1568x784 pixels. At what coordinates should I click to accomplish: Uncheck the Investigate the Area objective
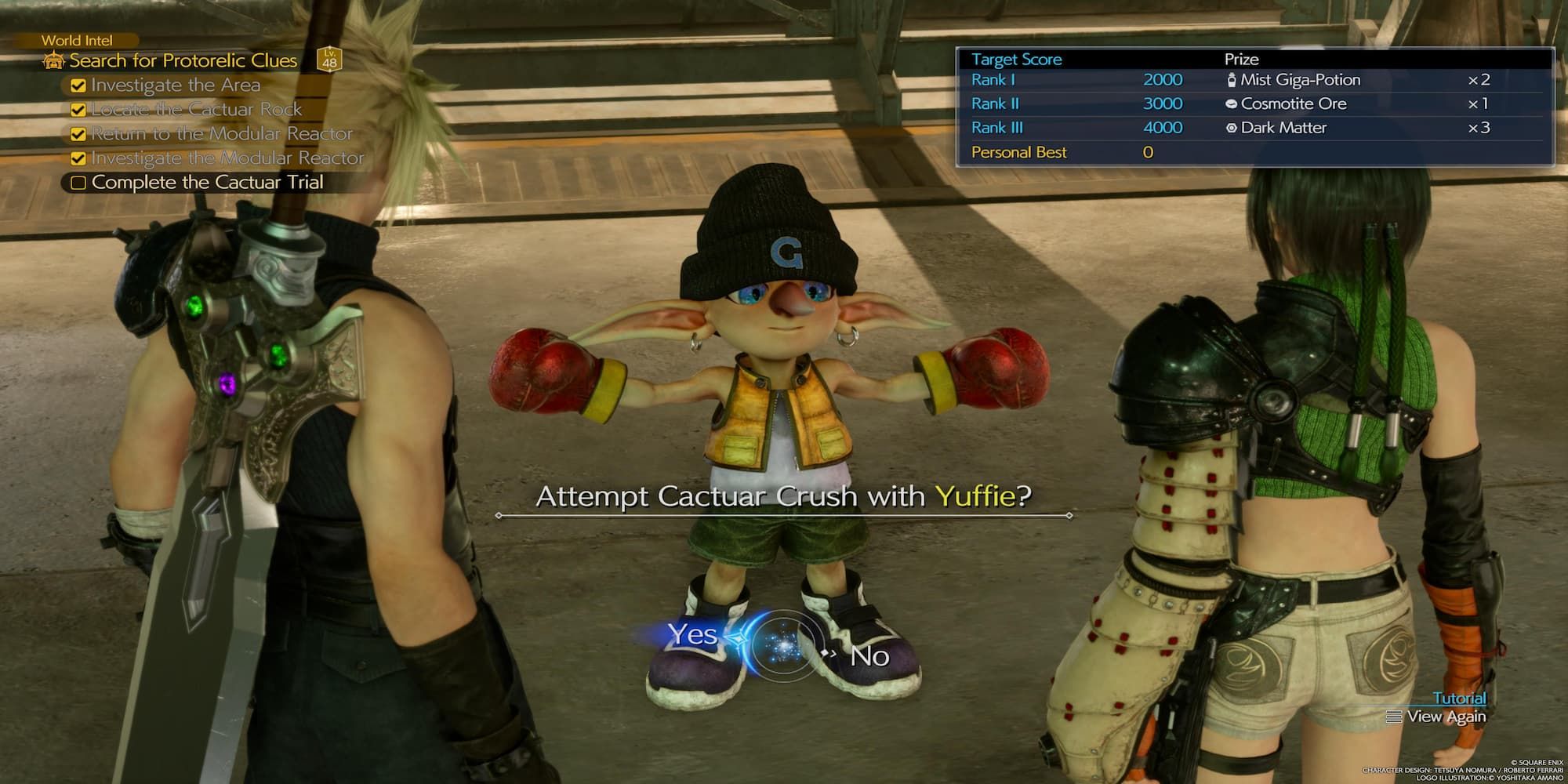[77, 85]
